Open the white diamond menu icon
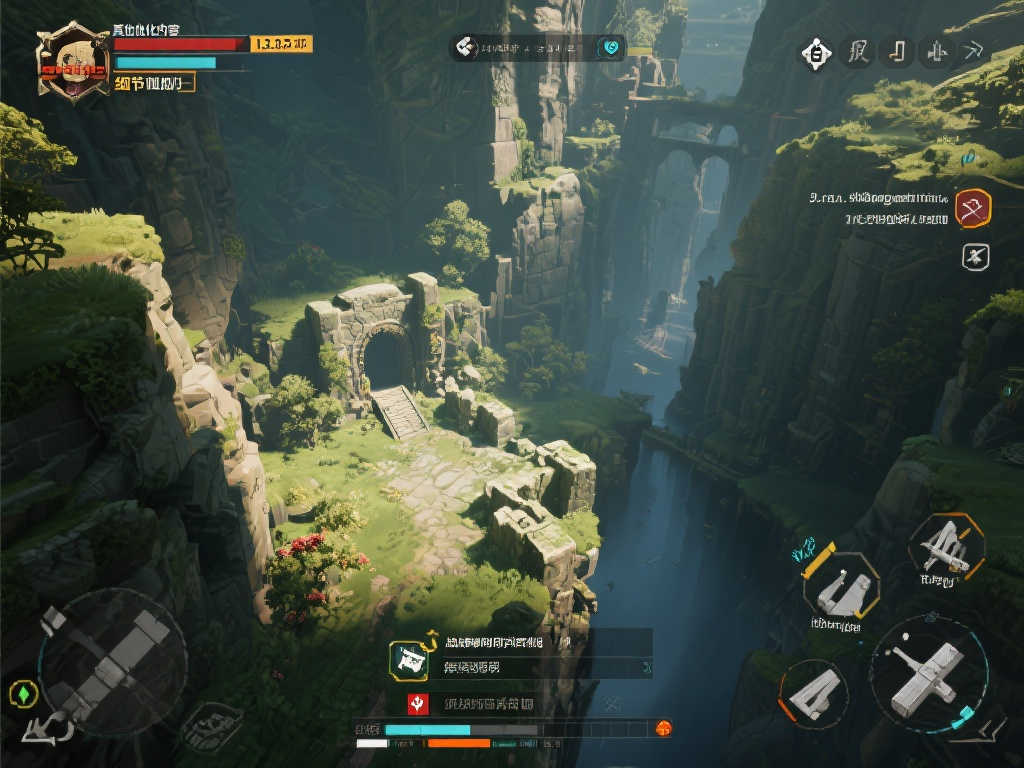Viewport: 1024px width, 768px height. [x=816, y=53]
